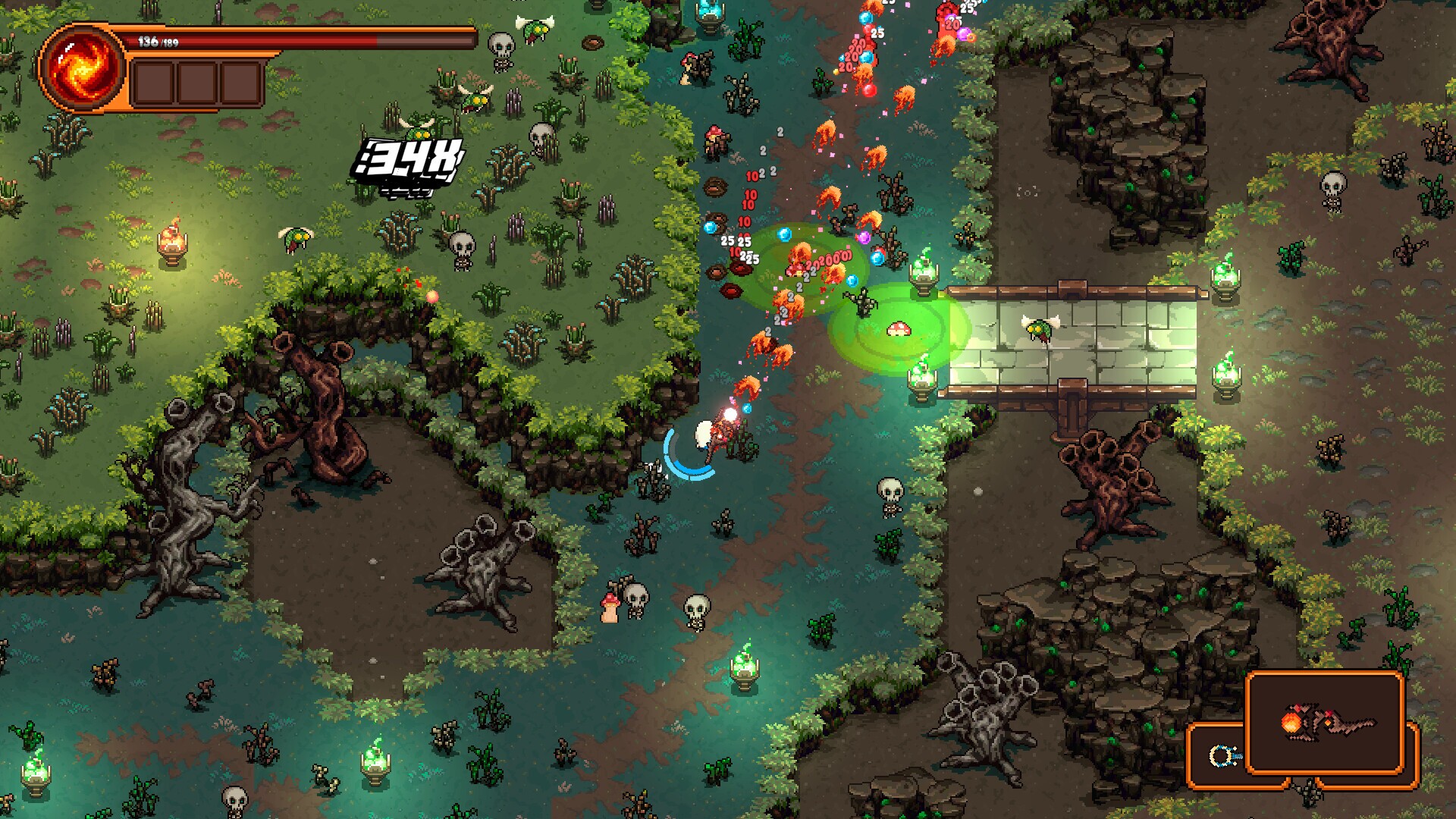Image resolution: width=1456 pixels, height=819 pixels.
Task: Click the second empty ability slot
Action: [197, 81]
